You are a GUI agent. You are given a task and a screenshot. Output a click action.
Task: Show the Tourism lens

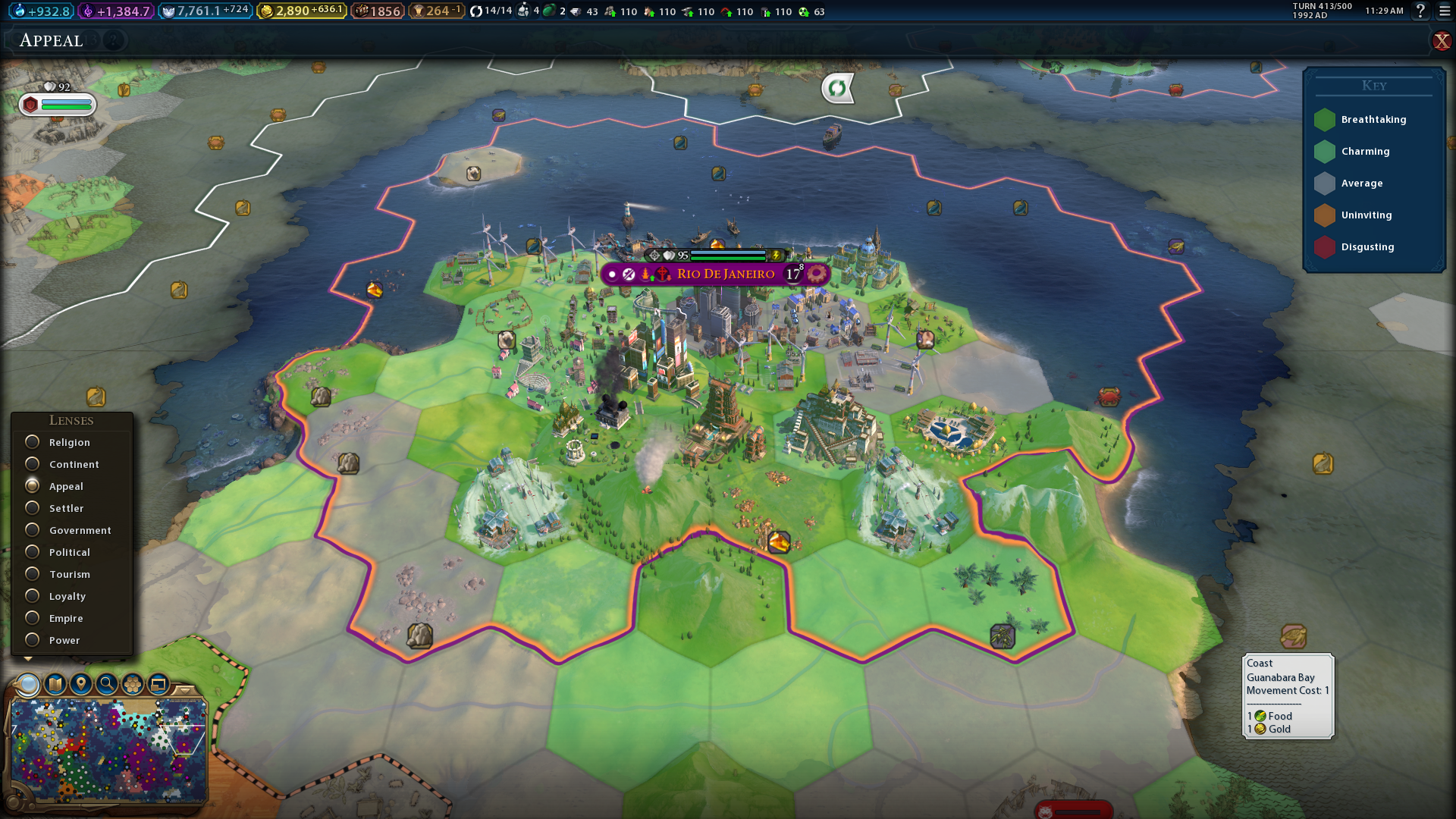click(x=33, y=574)
